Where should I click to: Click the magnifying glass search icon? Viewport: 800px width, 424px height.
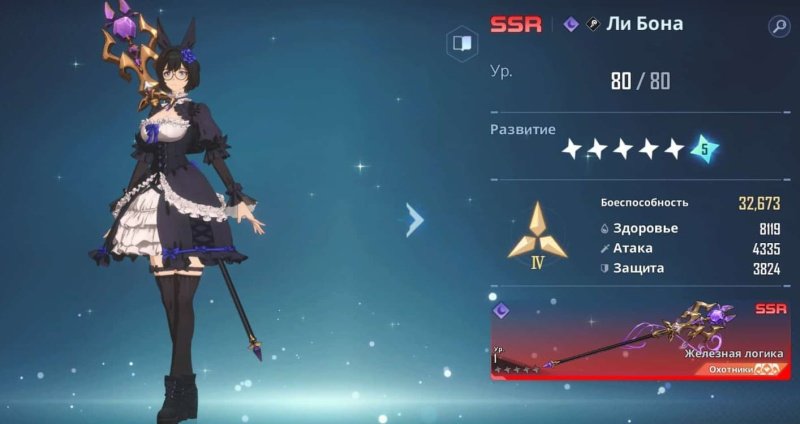pyautogui.click(x=779, y=26)
